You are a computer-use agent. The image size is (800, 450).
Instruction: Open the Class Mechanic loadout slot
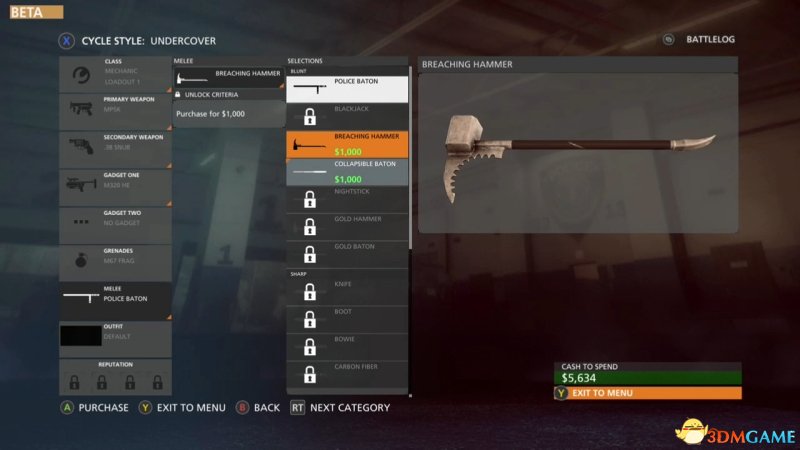pyautogui.click(x=115, y=74)
